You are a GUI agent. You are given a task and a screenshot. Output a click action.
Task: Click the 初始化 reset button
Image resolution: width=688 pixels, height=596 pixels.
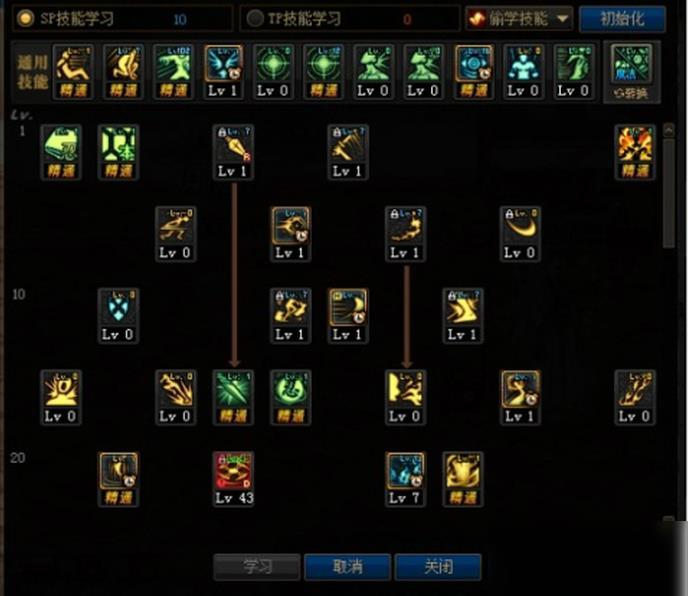click(x=621, y=19)
